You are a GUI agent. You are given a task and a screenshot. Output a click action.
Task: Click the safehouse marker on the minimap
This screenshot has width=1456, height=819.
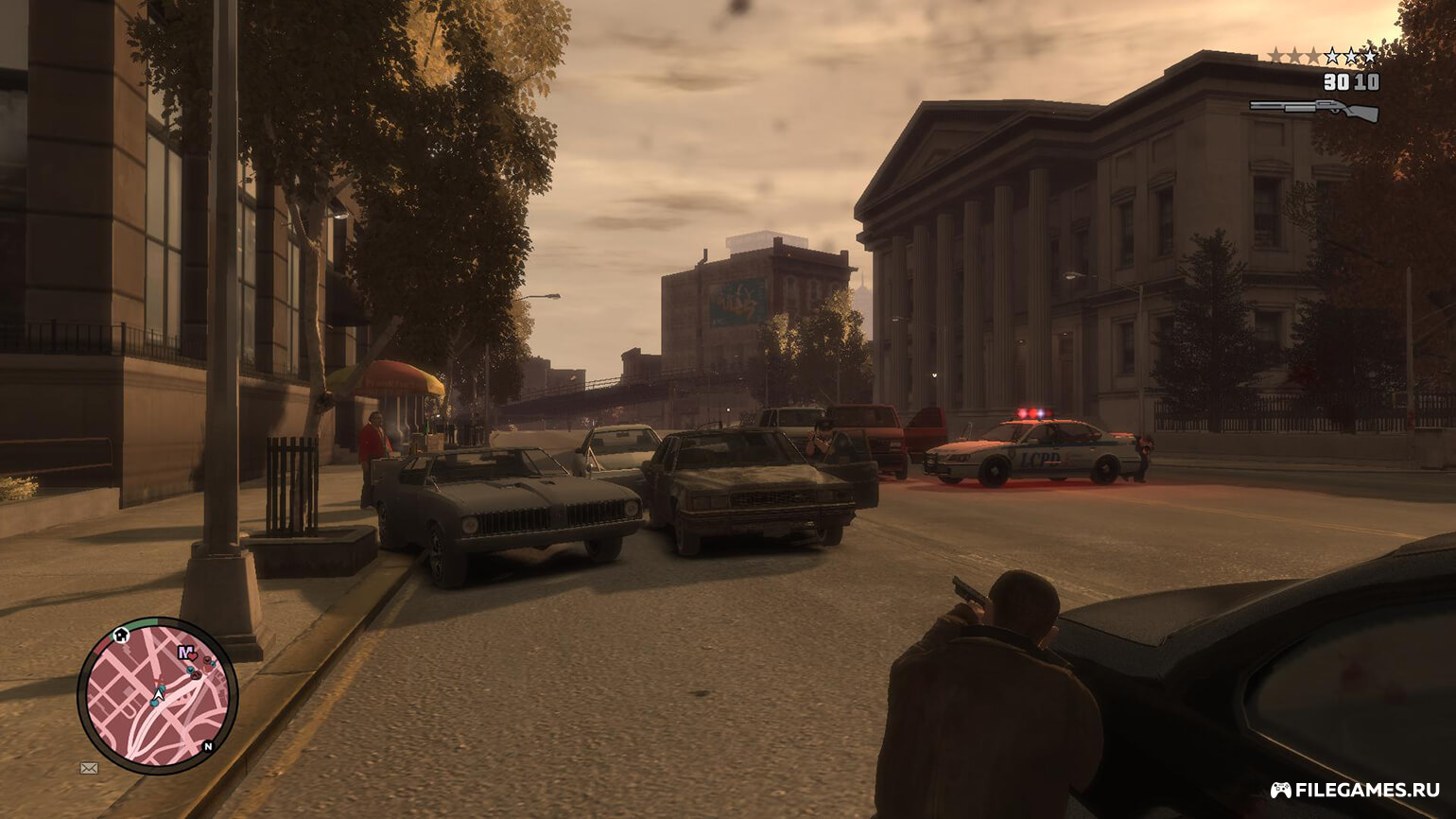(120, 635)
